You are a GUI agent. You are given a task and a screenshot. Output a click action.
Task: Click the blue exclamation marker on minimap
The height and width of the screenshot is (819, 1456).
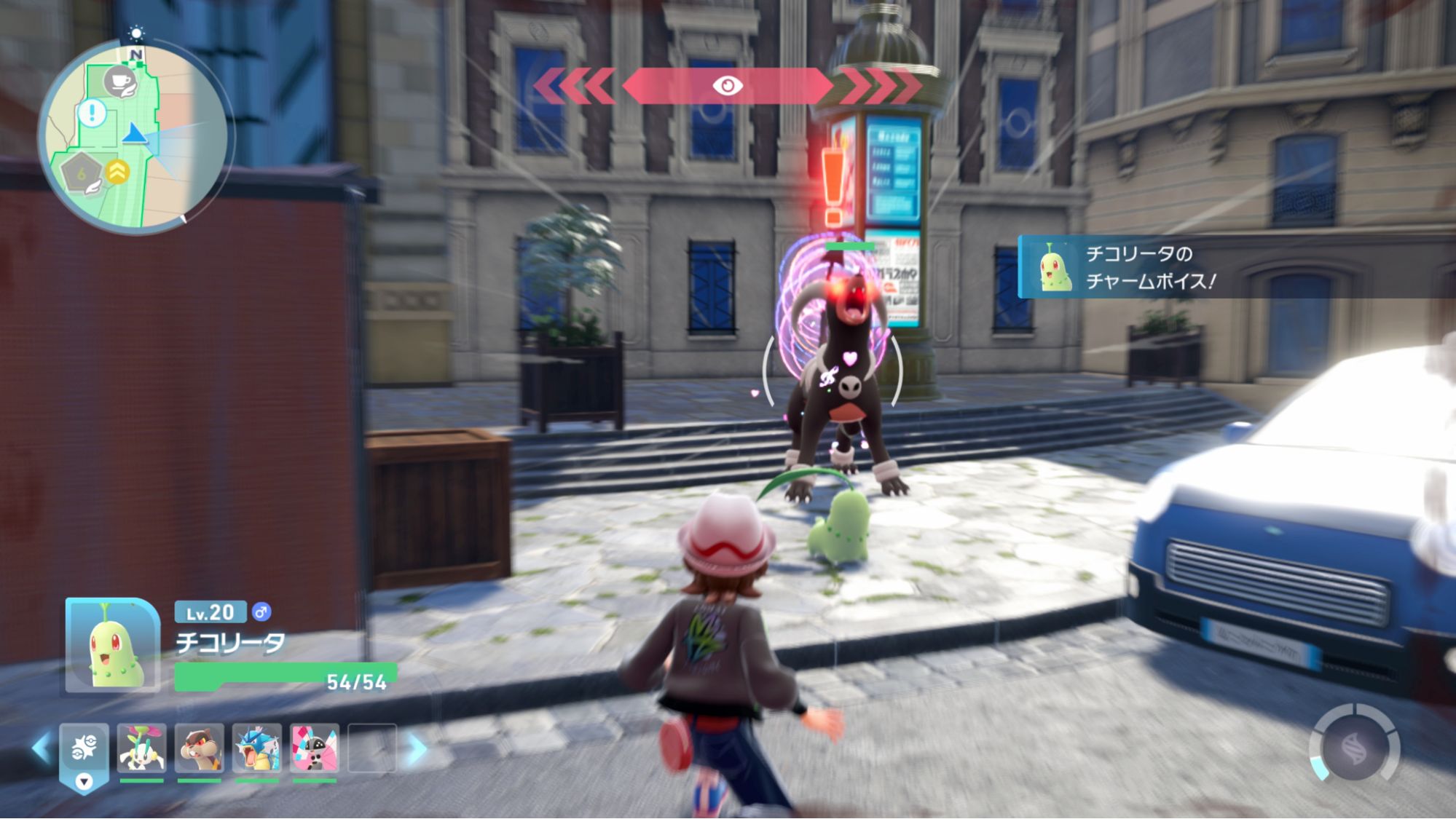93,114
